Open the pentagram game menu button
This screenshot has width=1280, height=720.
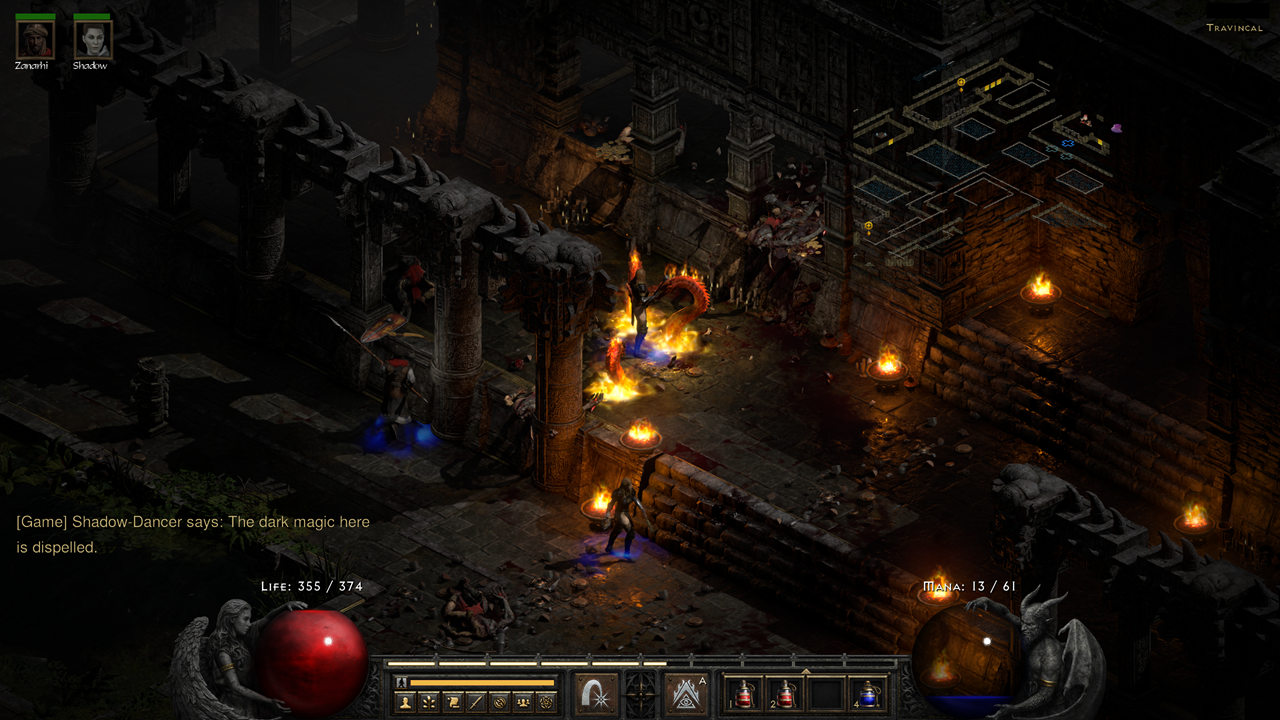(x=546, y=702)
